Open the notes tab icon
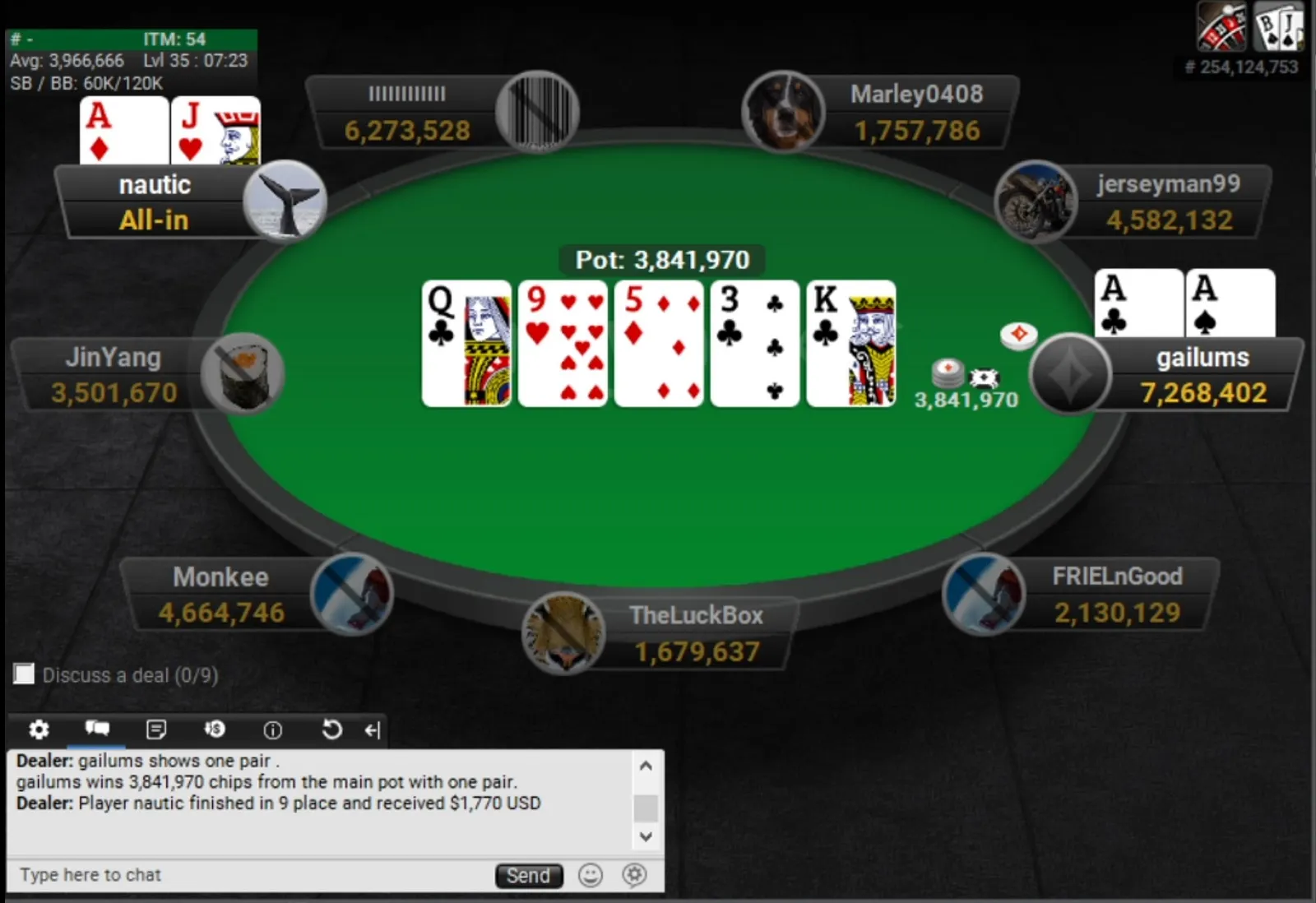The height and width of the screenshot is (903, 1316). [x=155, y=729]
